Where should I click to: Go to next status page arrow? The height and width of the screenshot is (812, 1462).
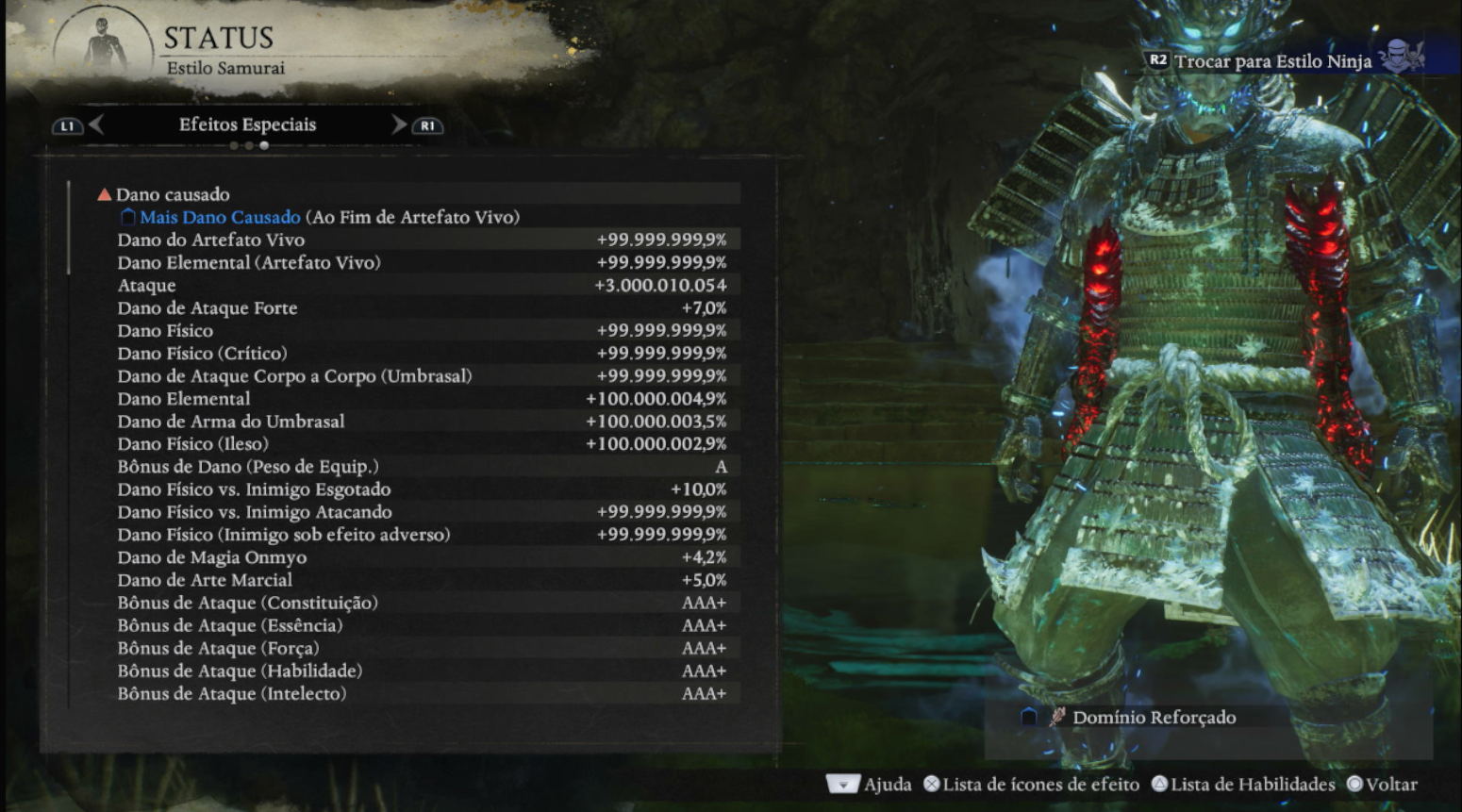pyautogui.click(x=399, y=125)
